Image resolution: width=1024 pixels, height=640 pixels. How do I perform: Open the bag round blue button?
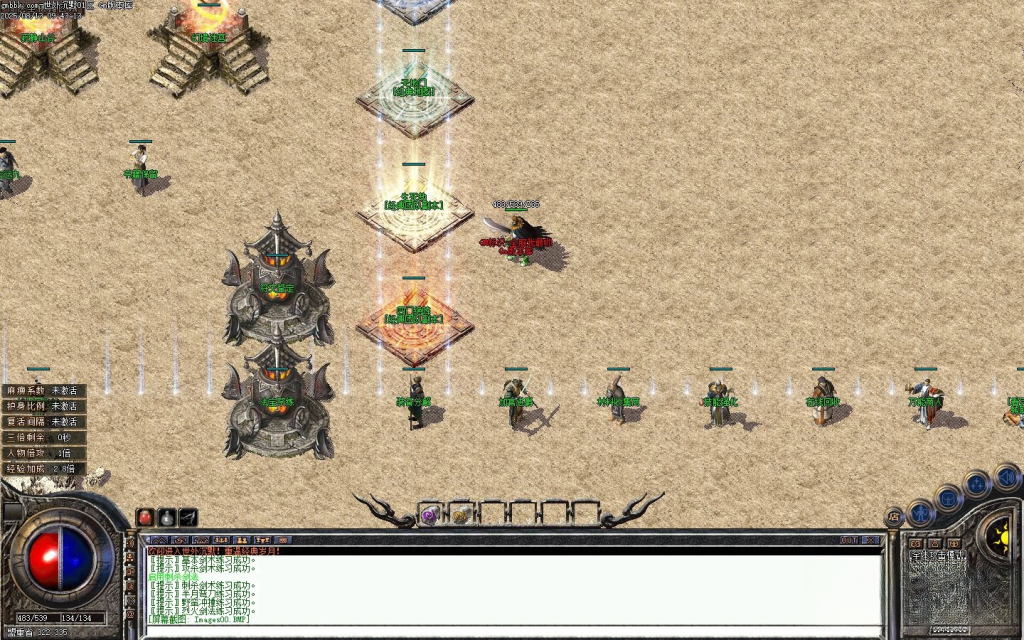point(948,498)
